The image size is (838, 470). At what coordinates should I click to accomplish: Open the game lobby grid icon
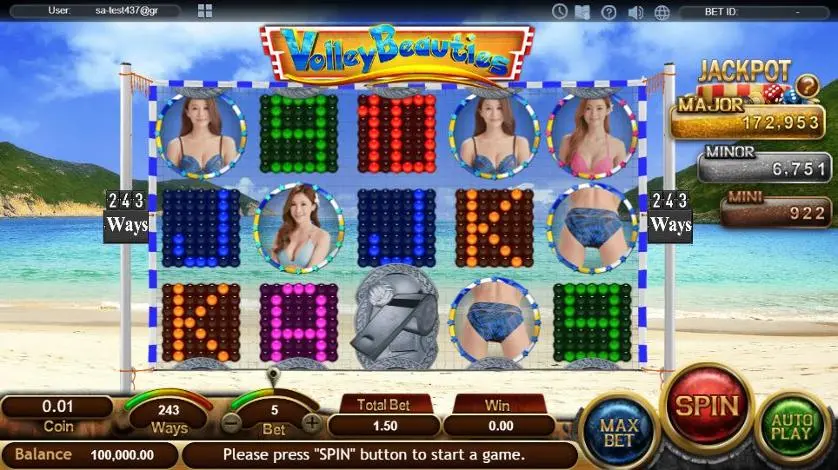(204, 11)
